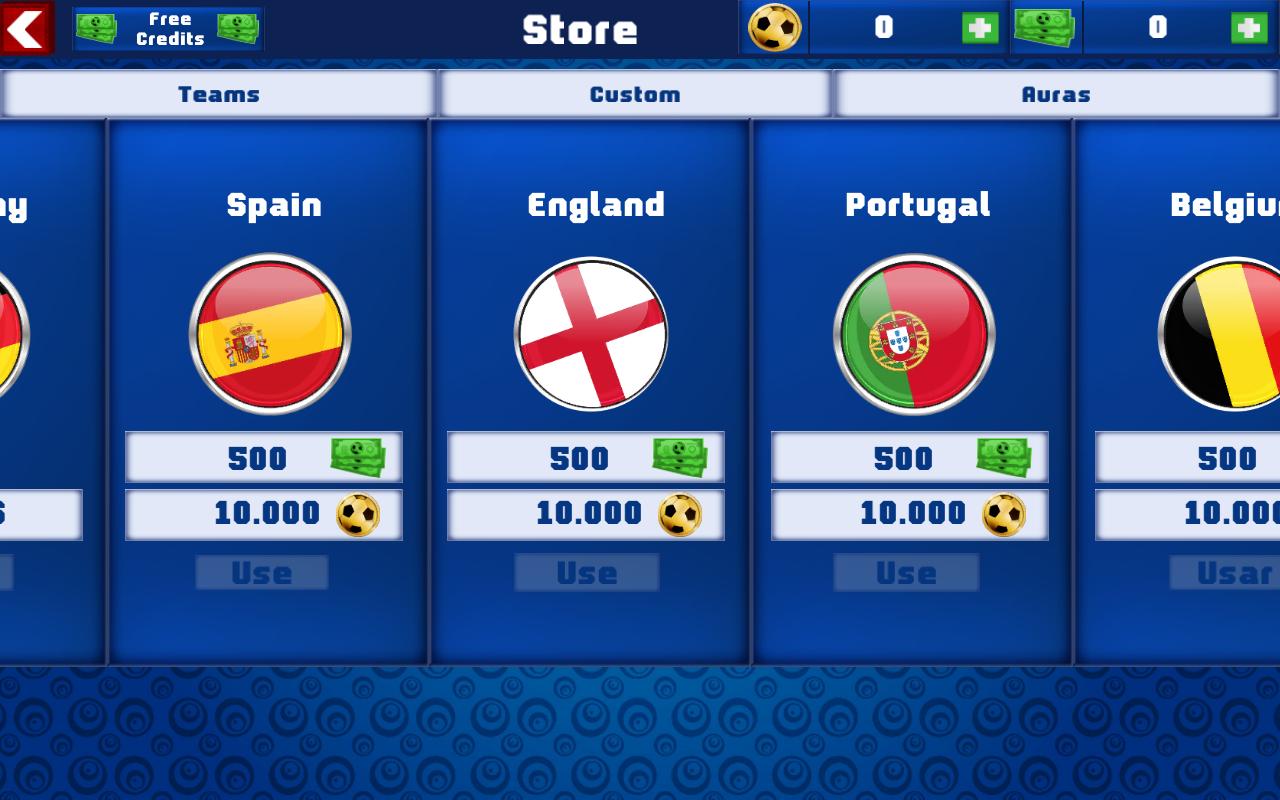Select the Teams tab
This screenshot has width=1280, height=800.
(218, 94)
